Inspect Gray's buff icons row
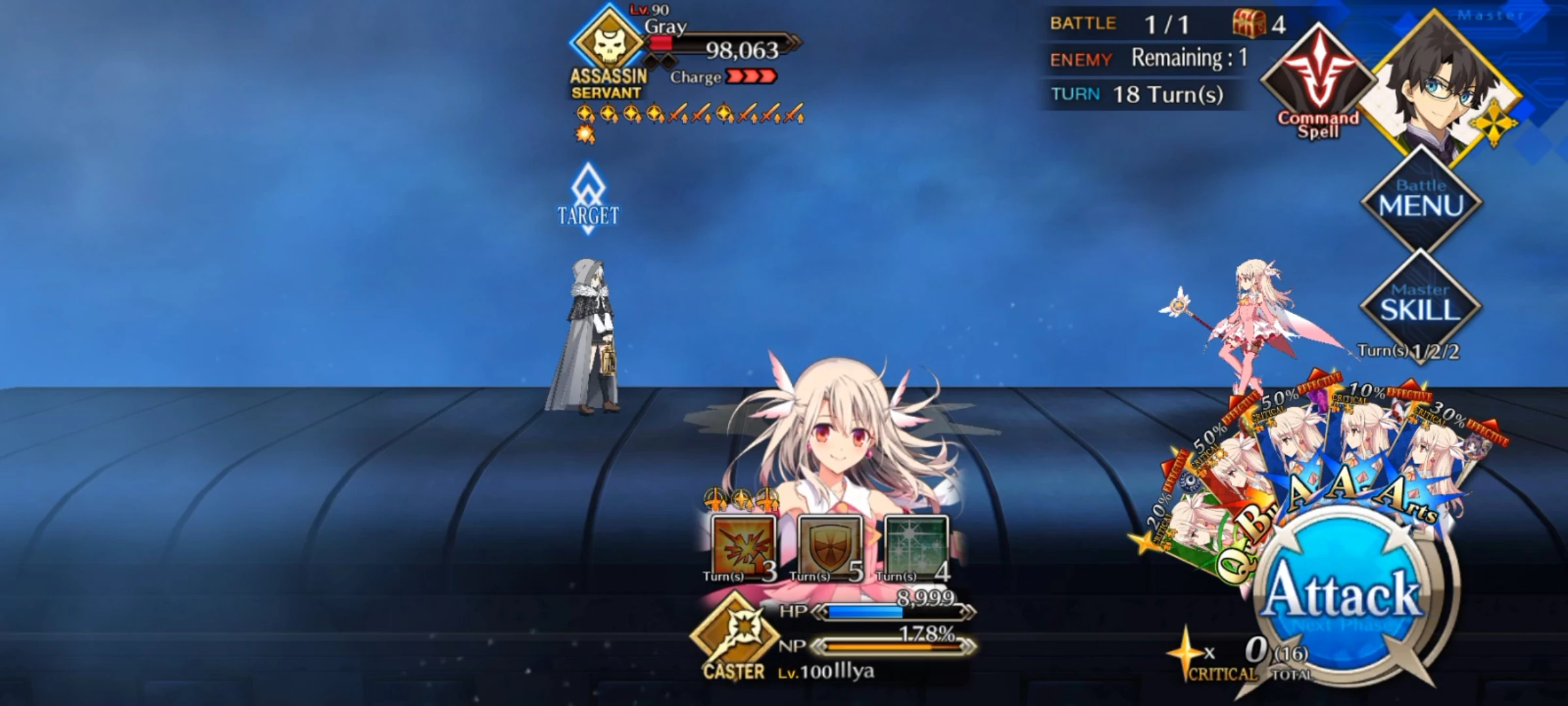The width and height of the screenshot is (1568, 706). pos(686,111)
